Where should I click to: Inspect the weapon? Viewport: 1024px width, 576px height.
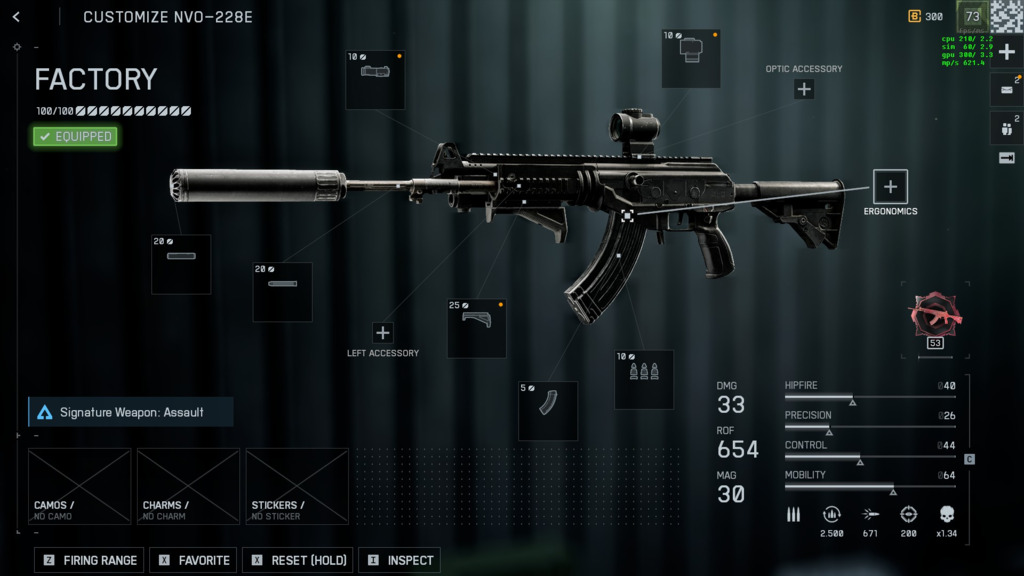(399, 560)
